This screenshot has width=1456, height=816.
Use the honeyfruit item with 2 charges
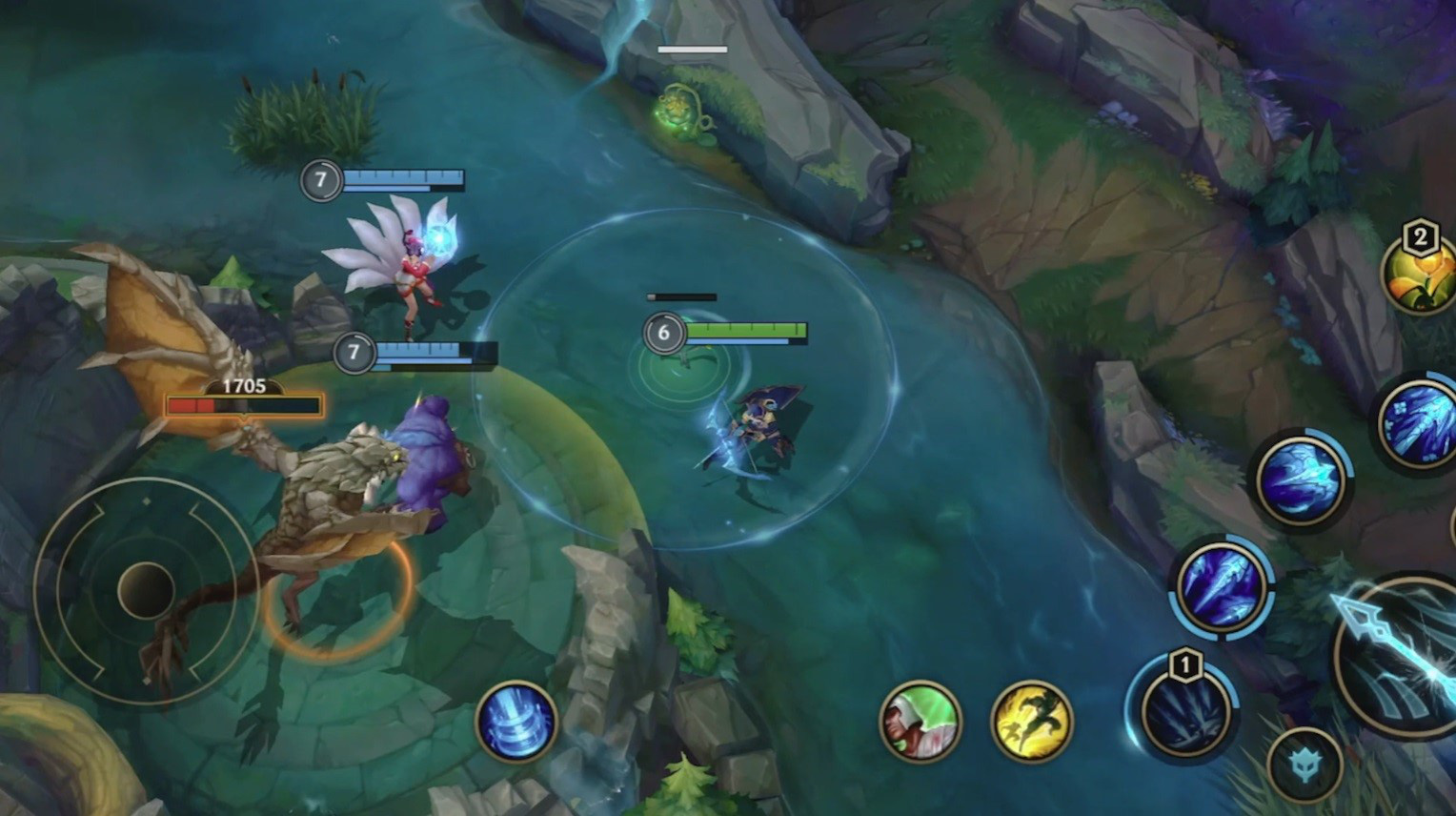tap(1422, 274)
